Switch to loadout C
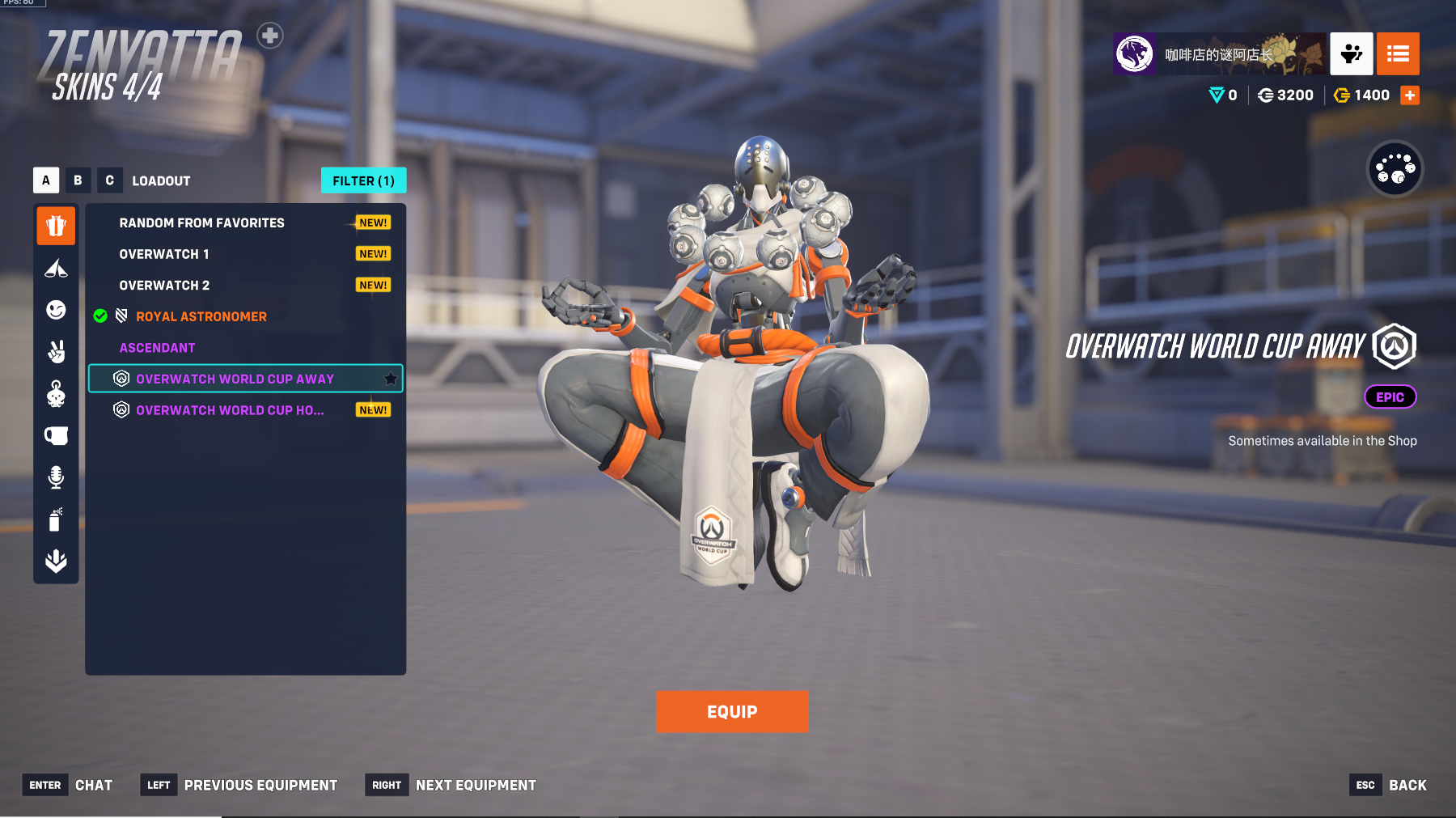The width and height of the screenshot is (1456, 818). click(109, 180)
